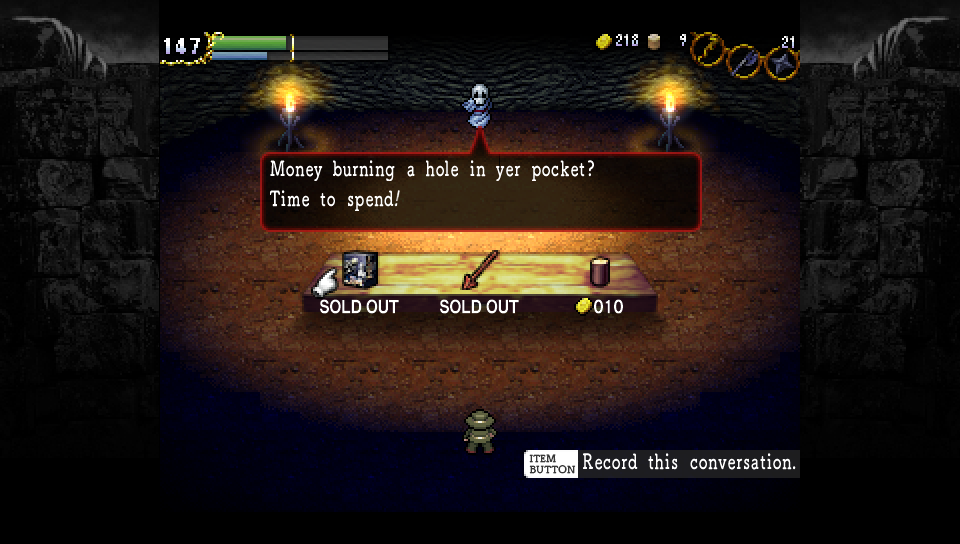Image resolution: width=960 pixels, height=544 pixels.
Task: Click the axe weapon icon
Action: (x=744, y=60)
